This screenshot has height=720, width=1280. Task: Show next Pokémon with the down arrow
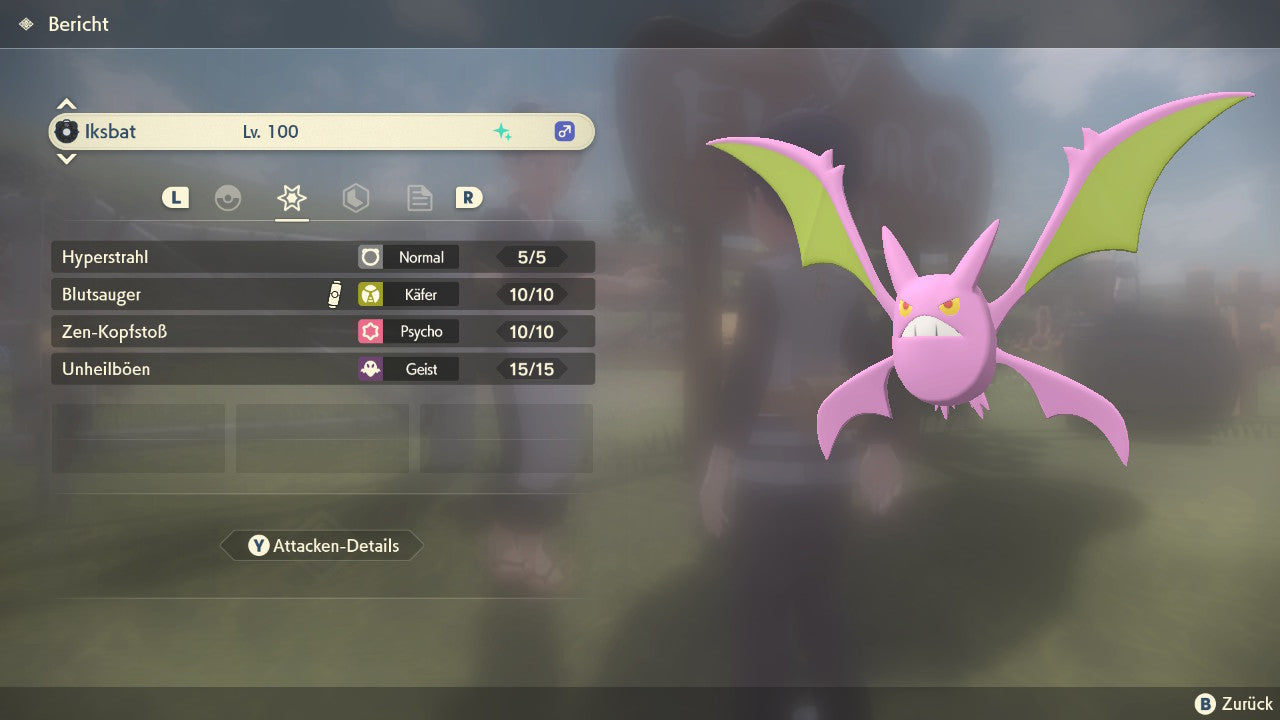[66, 158]
